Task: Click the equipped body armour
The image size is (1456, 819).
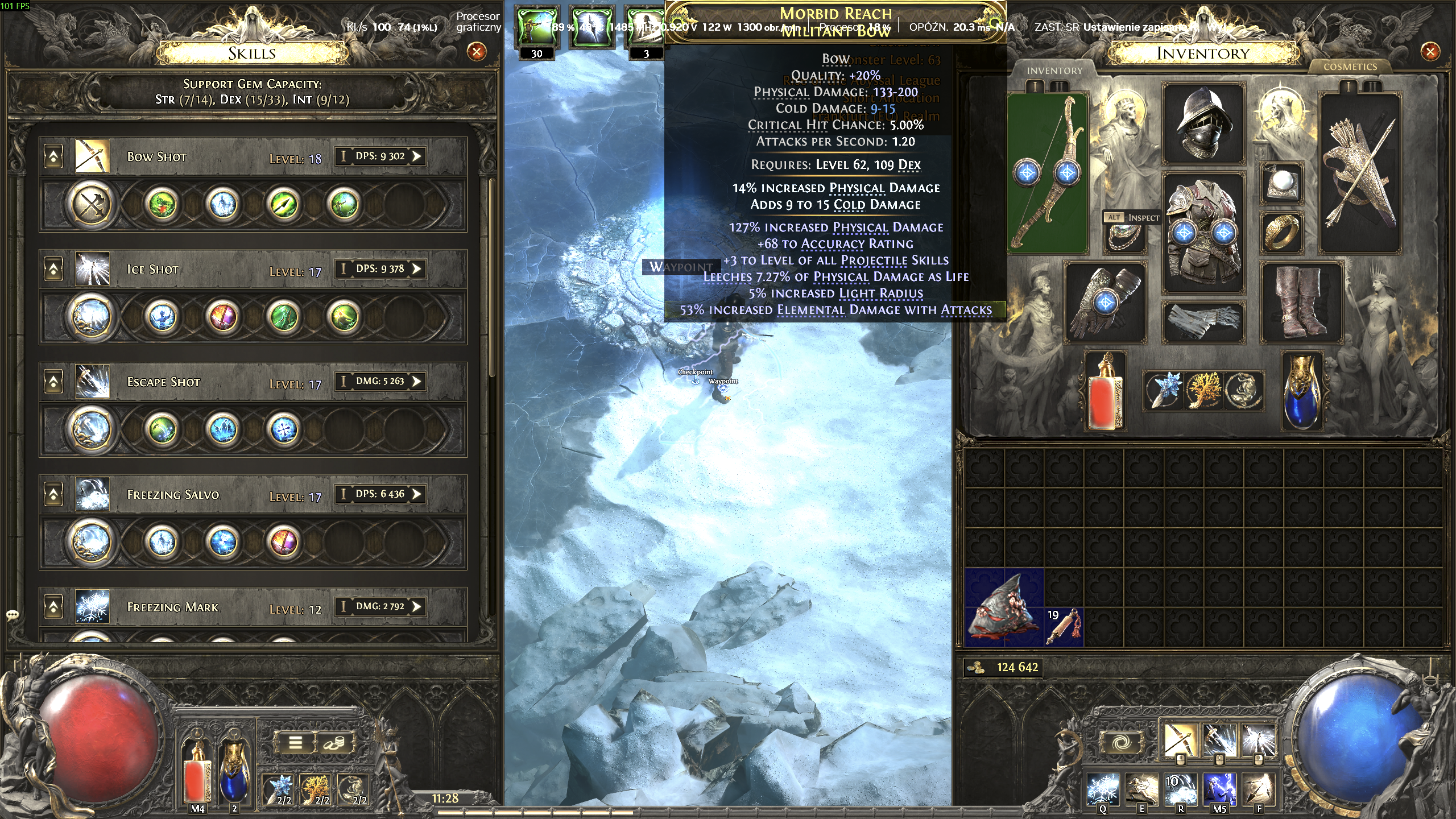Action: pos(1203,233)
